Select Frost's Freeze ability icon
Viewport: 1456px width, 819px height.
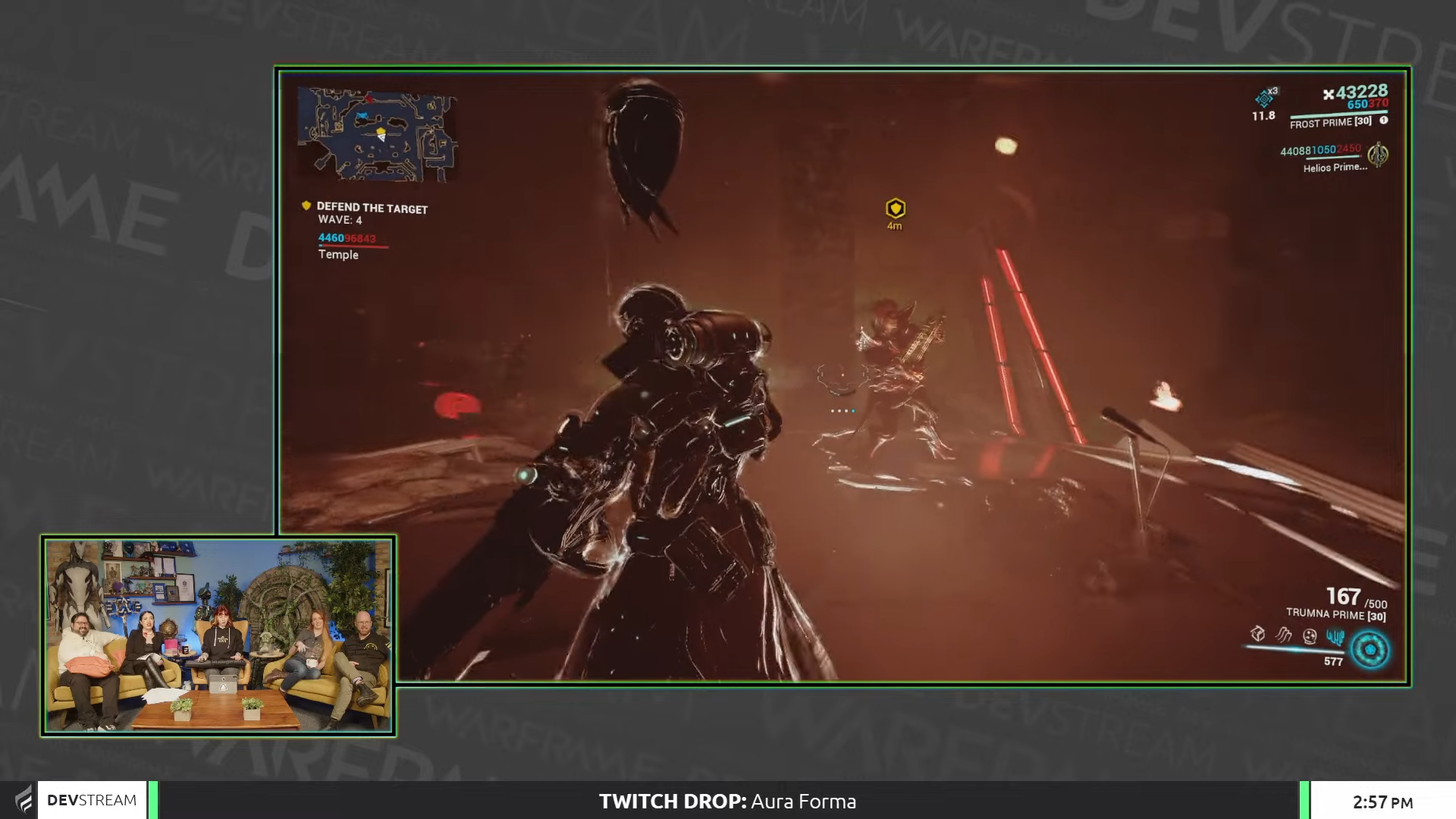(1257, 635)
